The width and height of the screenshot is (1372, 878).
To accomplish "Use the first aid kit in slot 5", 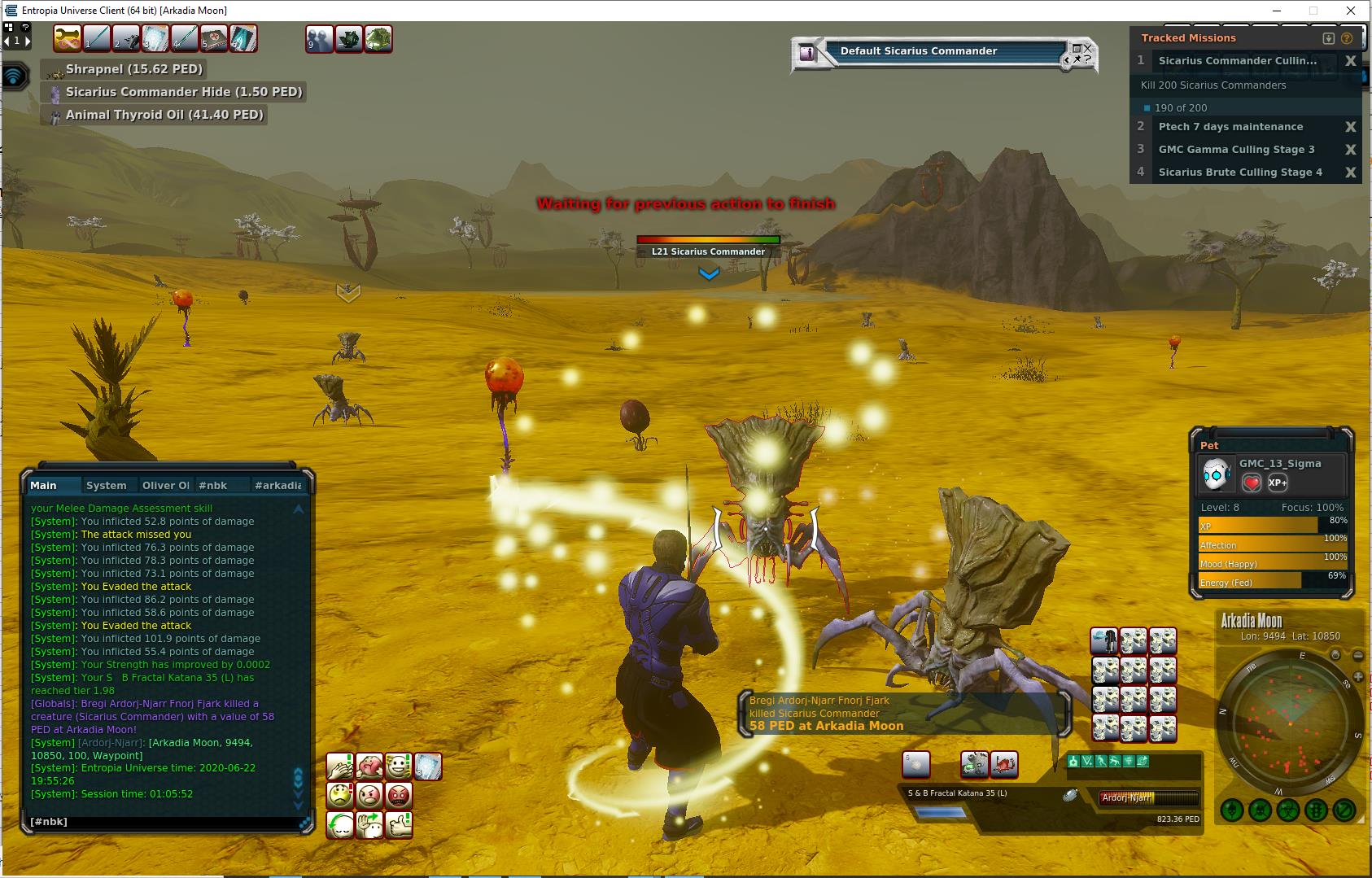I will coord(214,38).
